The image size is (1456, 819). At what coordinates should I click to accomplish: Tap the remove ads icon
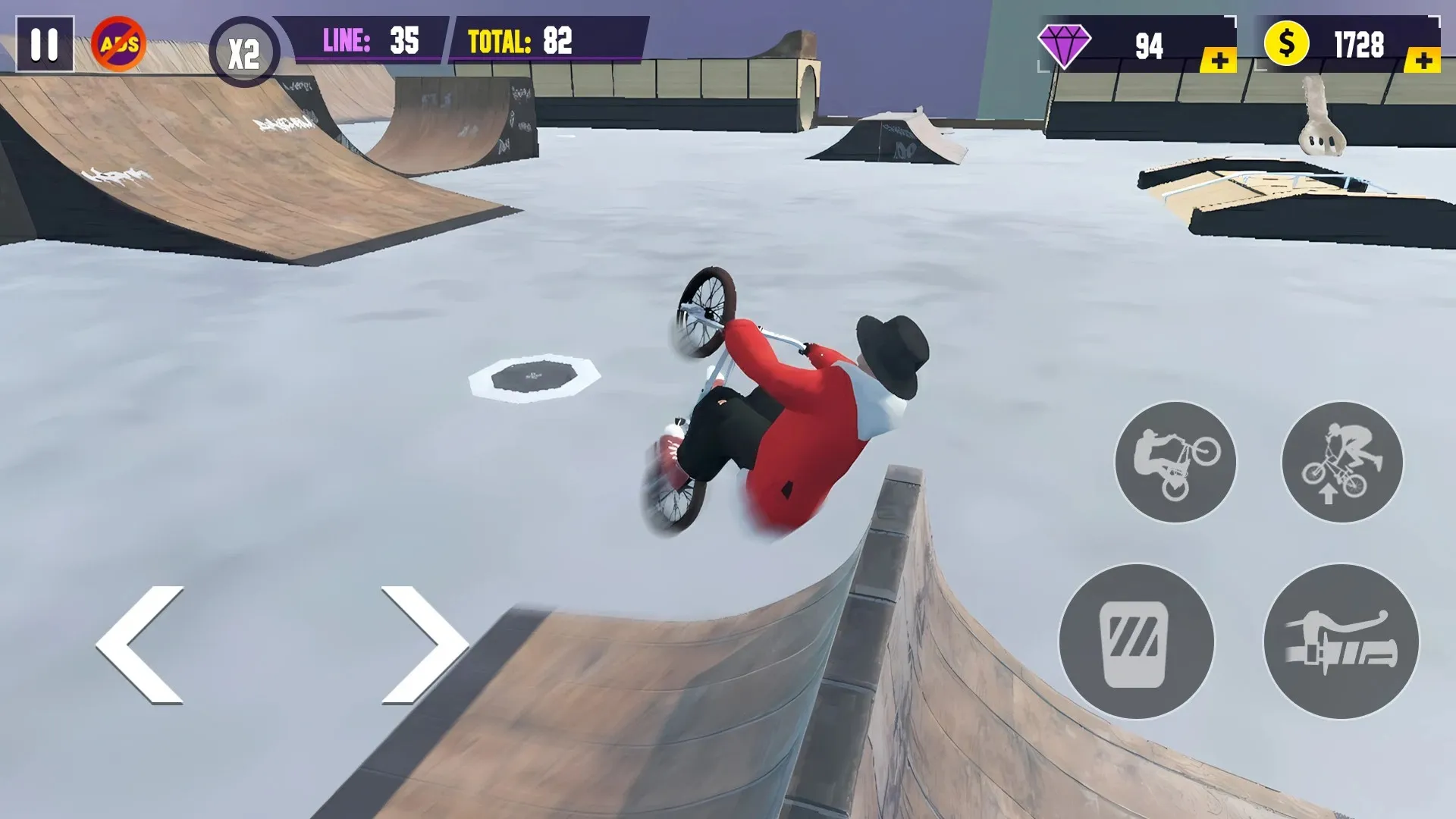pyautogui.click(x=119, y=43)
